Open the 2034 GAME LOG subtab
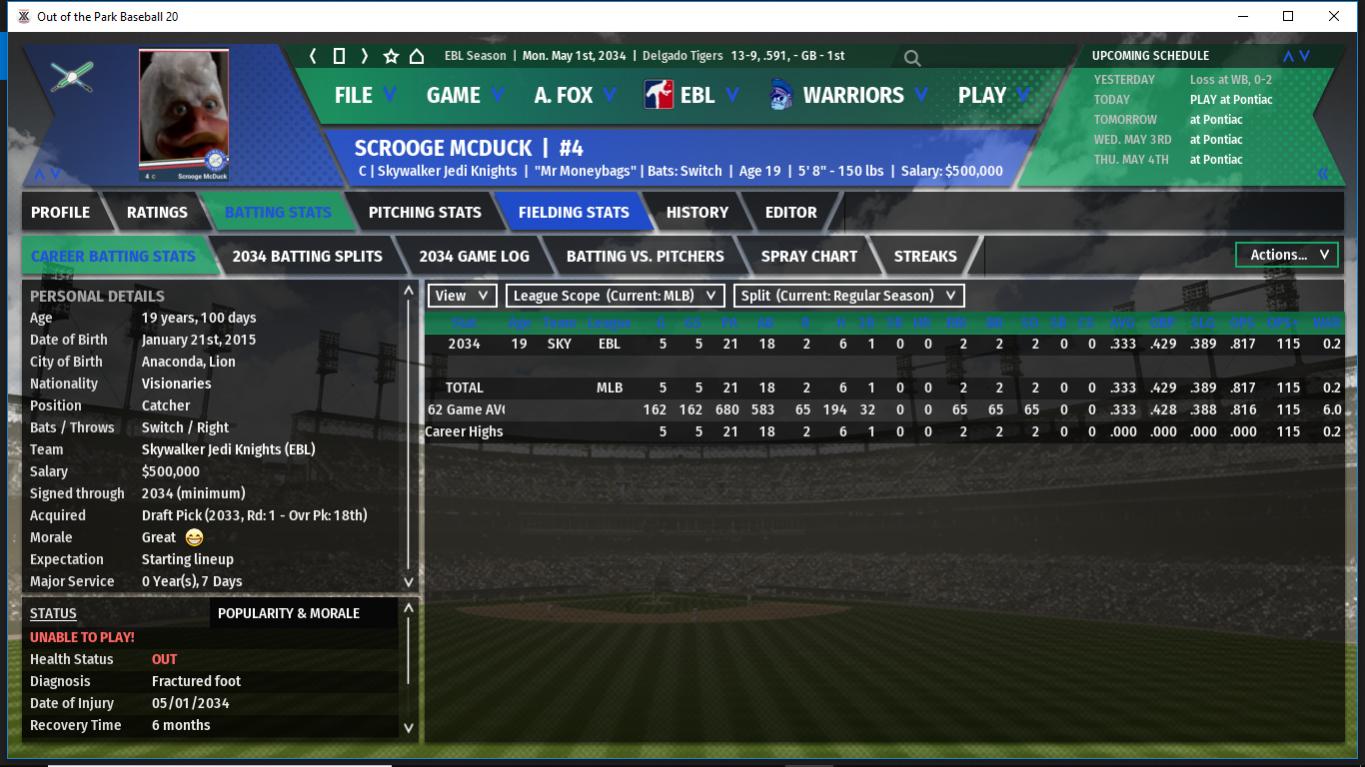 (474, 256)
